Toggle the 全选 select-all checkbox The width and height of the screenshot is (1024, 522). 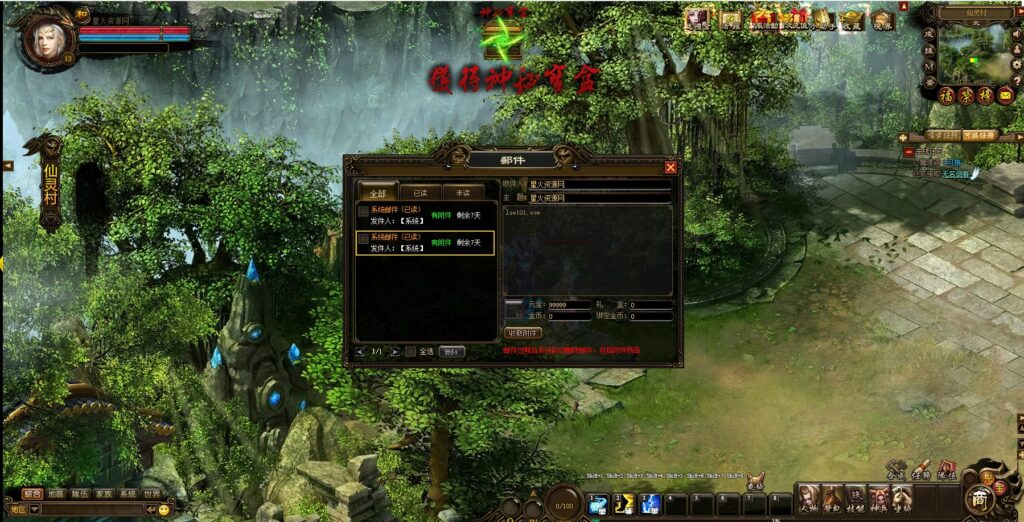click(x=411, y=352)
